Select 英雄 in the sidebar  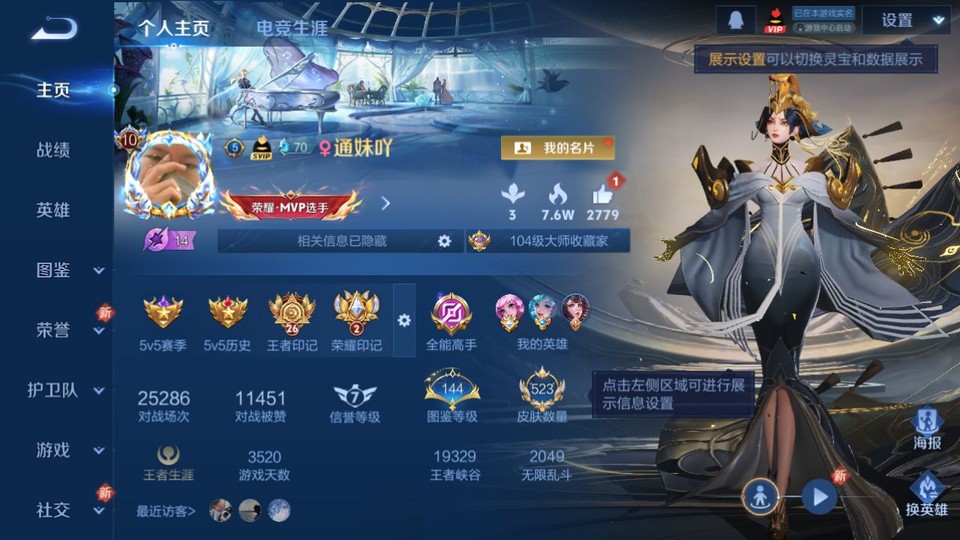(53, 210)
